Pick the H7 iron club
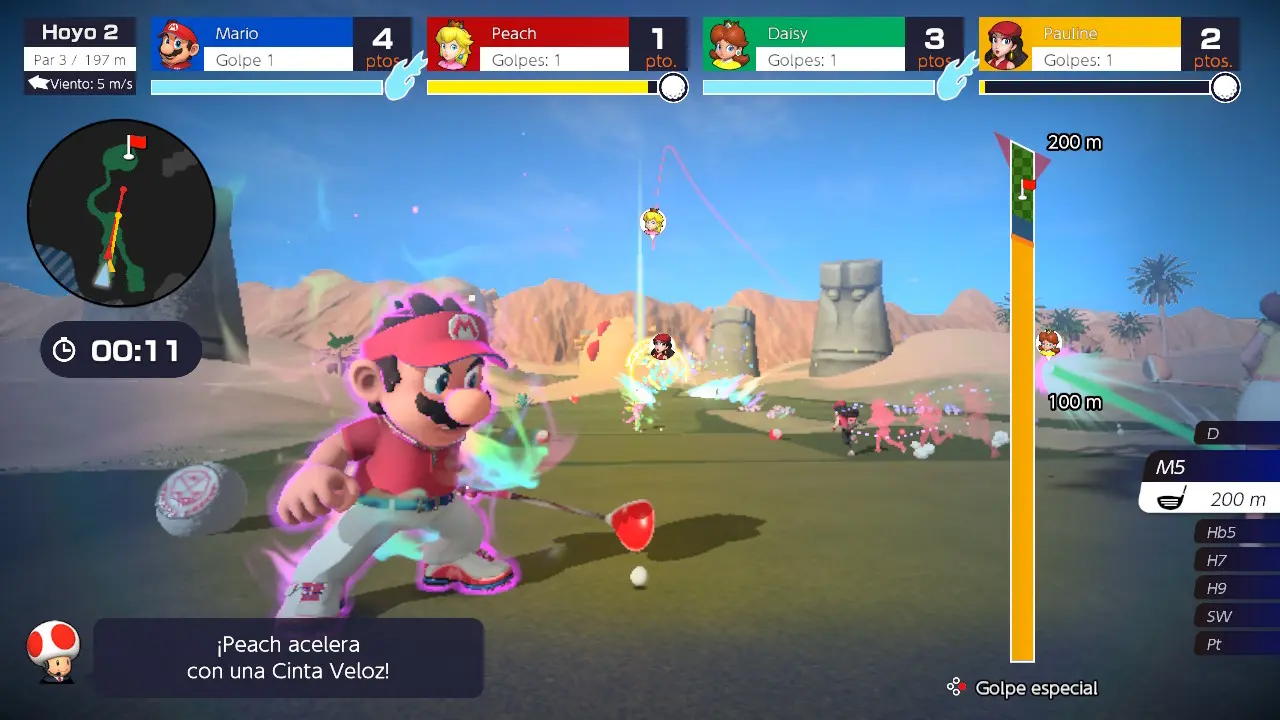This screenshot has height=720, width=1280. tap(1236, 560)
